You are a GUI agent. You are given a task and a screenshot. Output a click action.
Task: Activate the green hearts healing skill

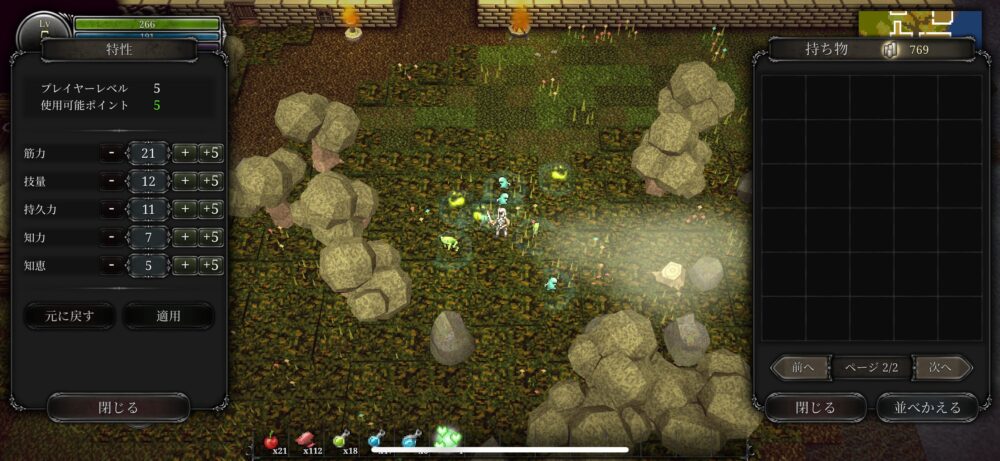447,437
